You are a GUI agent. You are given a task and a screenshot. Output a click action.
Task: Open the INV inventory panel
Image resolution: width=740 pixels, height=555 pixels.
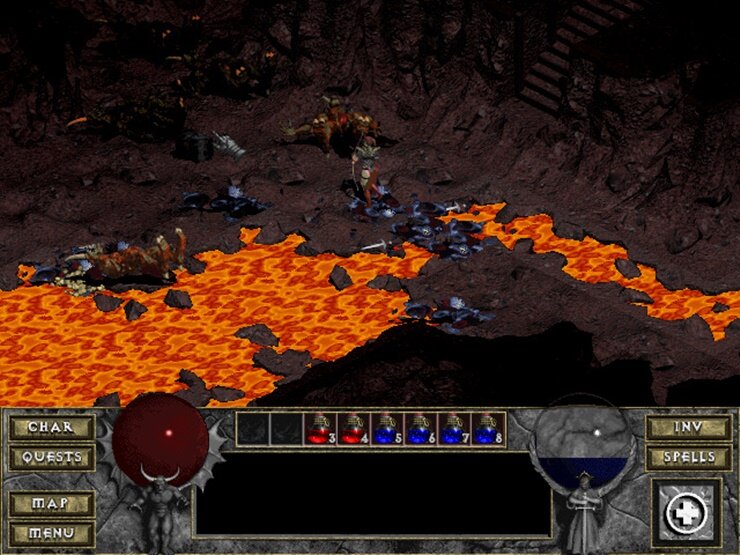click(x=688, y=428)
